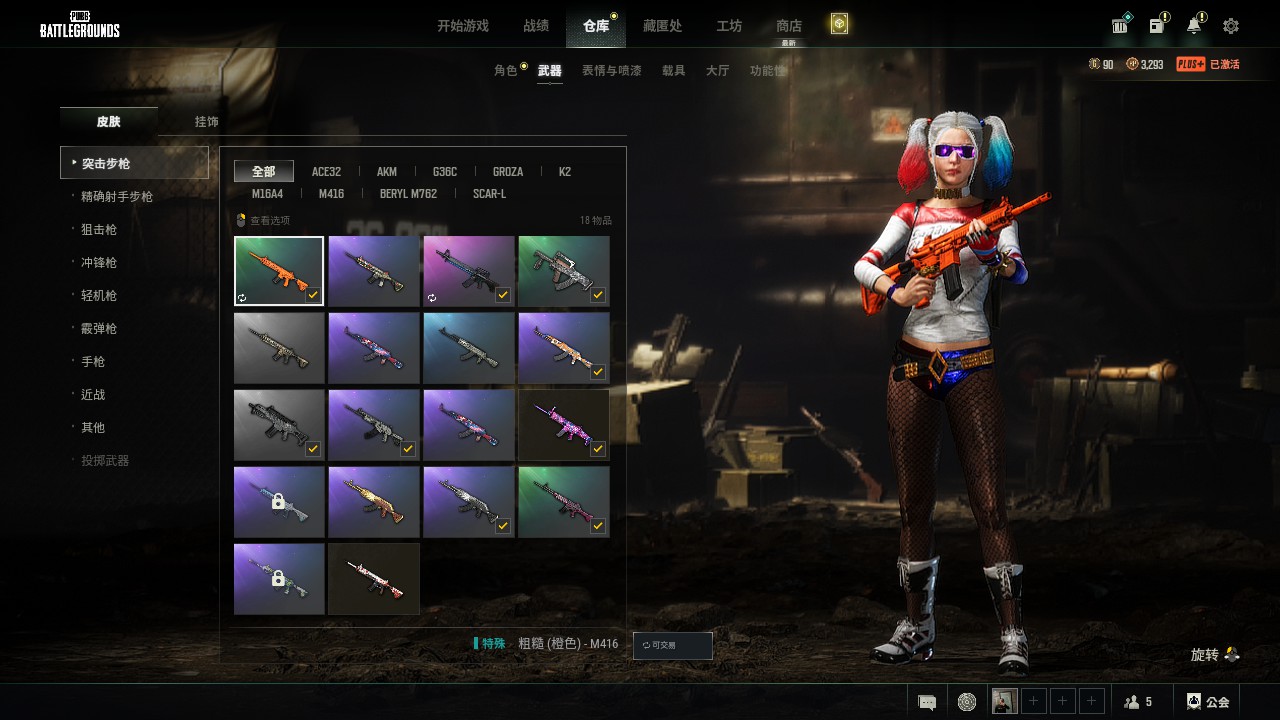Select the 角色 sub-tab

[506, 71]
